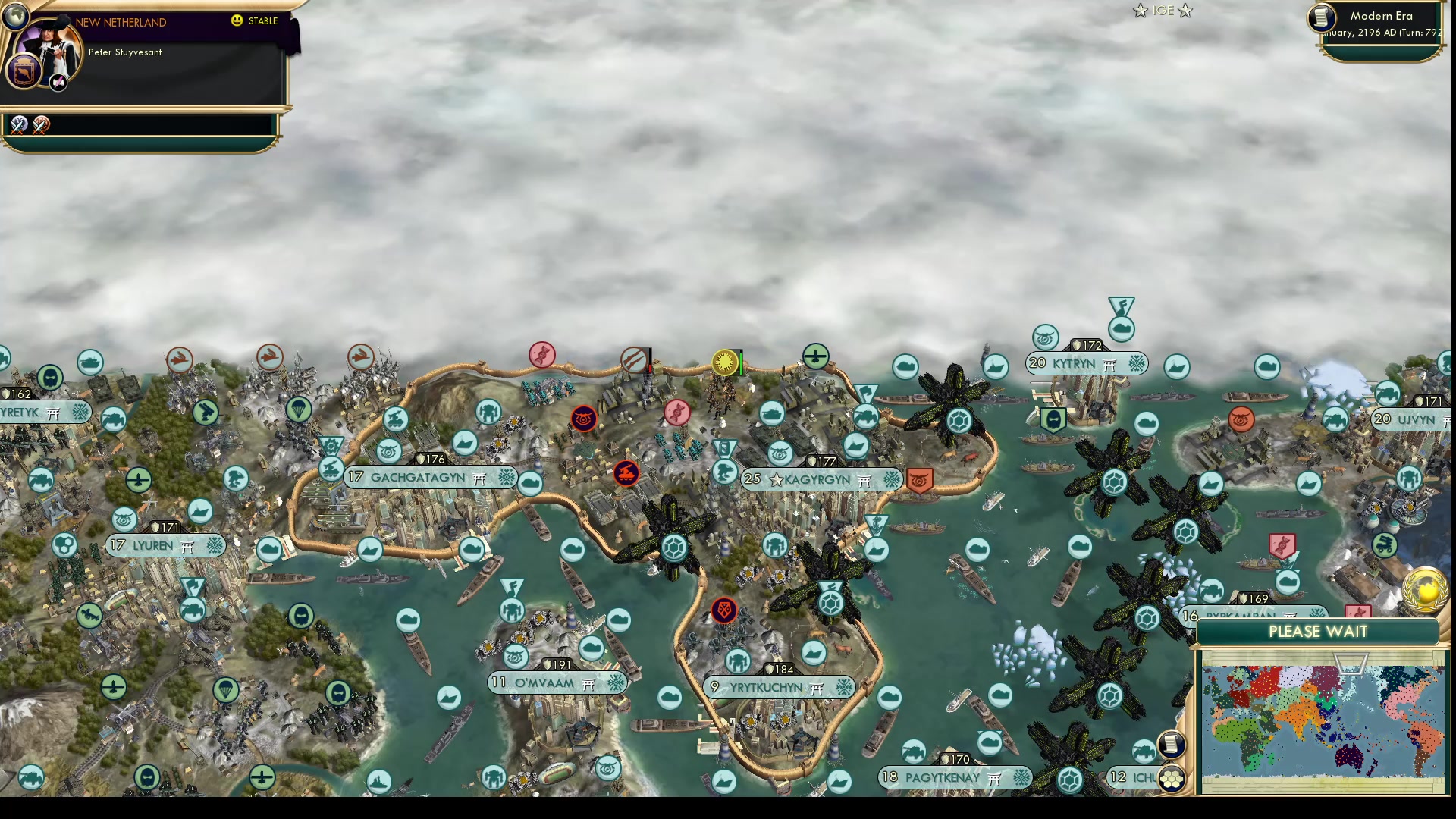Toggle the star button beside IGE
Image resolution: width=1456 pixels, height=819 pixels.
pos(1141,11)
